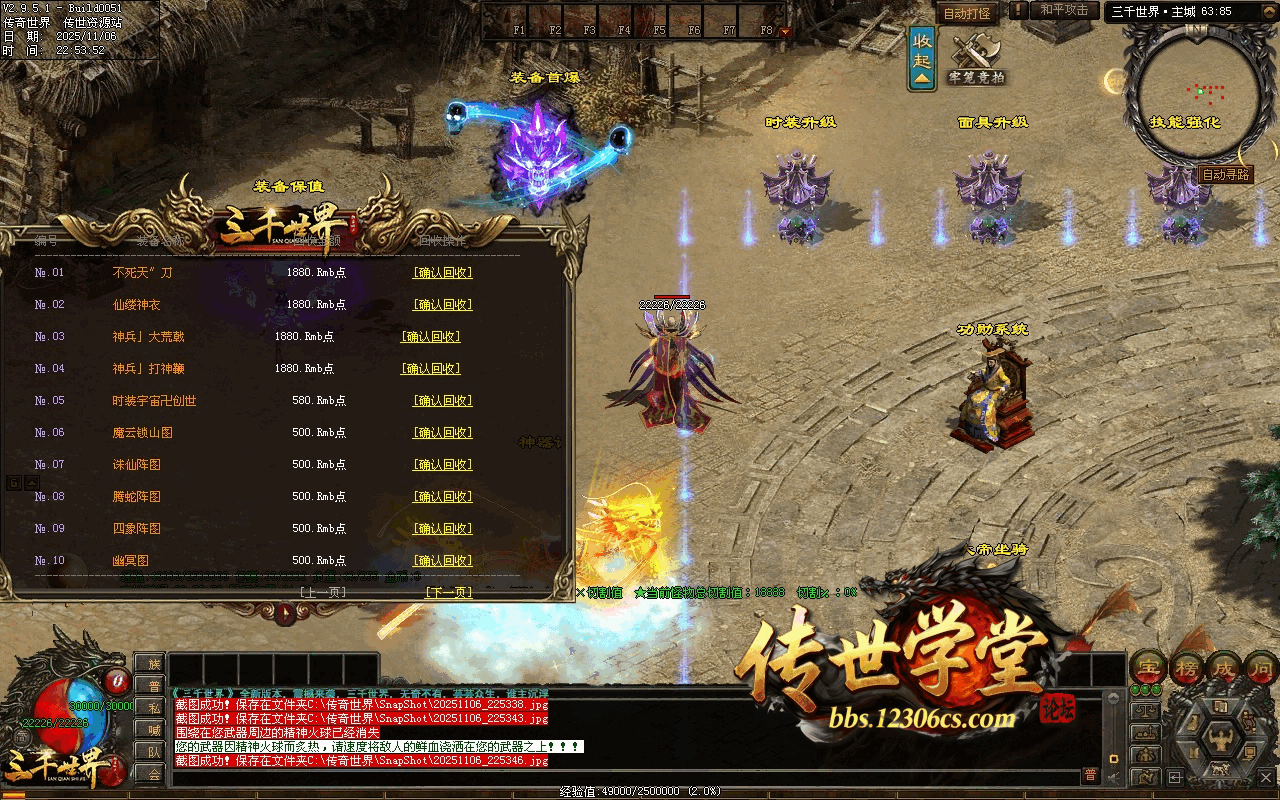Confirm recycling of 幽冥图 in row No.10
Viewport: 1280px width, 800px height.
point(442,561)
